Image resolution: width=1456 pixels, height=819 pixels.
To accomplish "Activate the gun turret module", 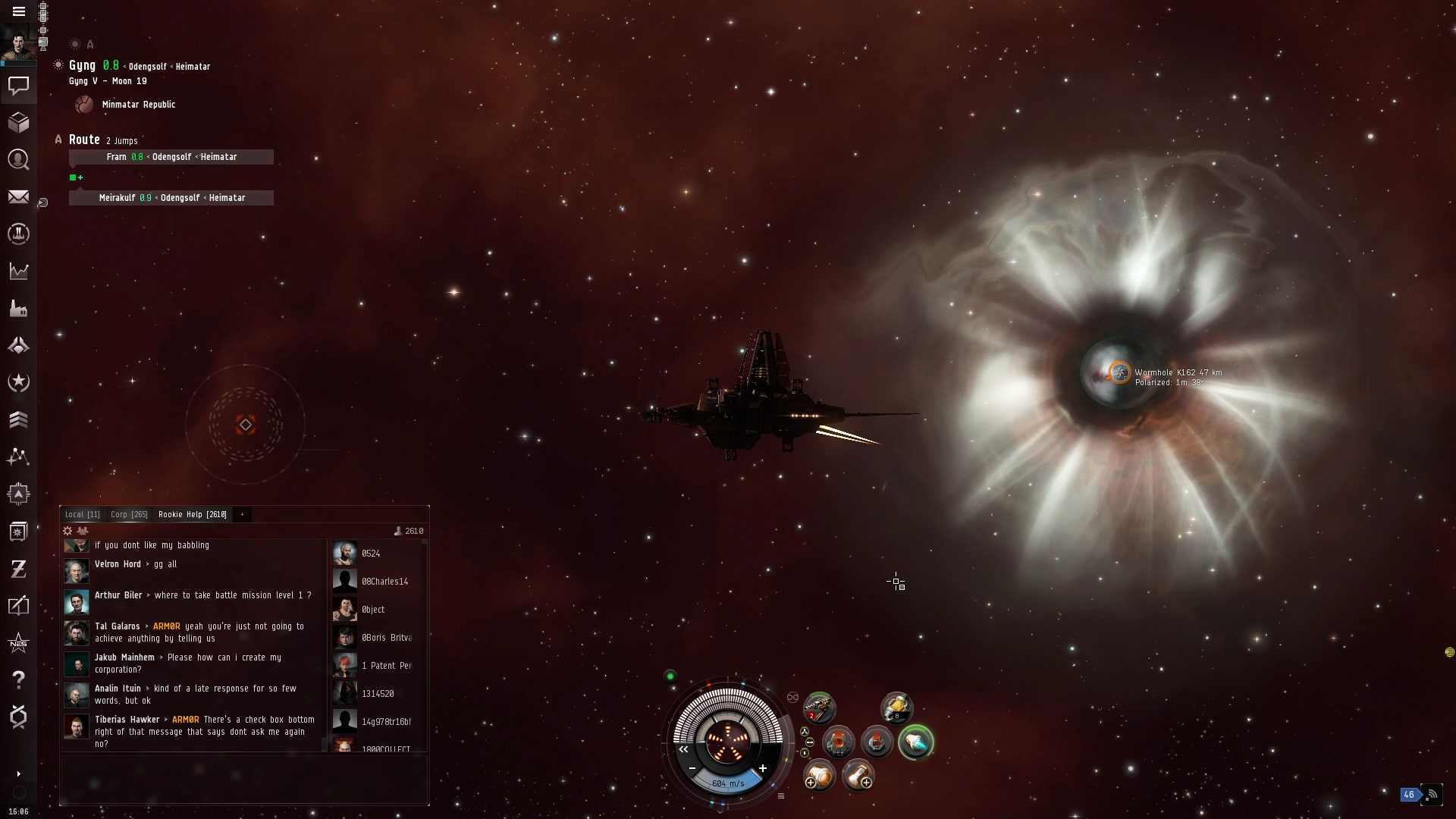I will click(x=819, y=708).
